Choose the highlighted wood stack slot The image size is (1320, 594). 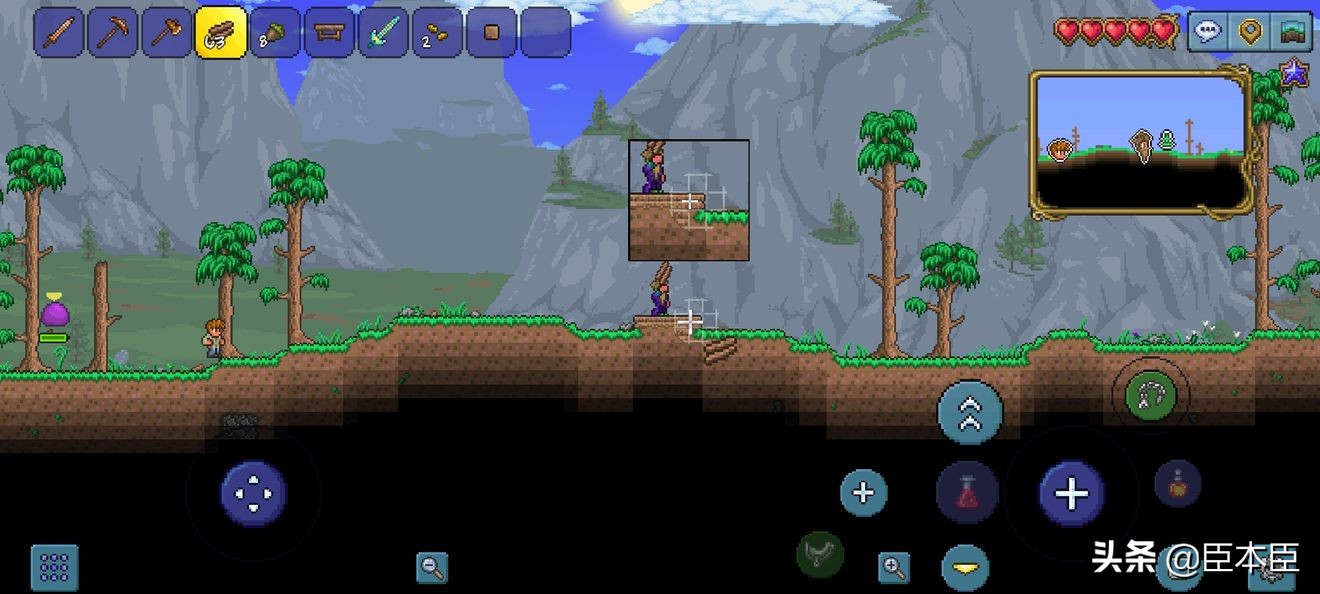pyautogui.click(x=221, y=33)
